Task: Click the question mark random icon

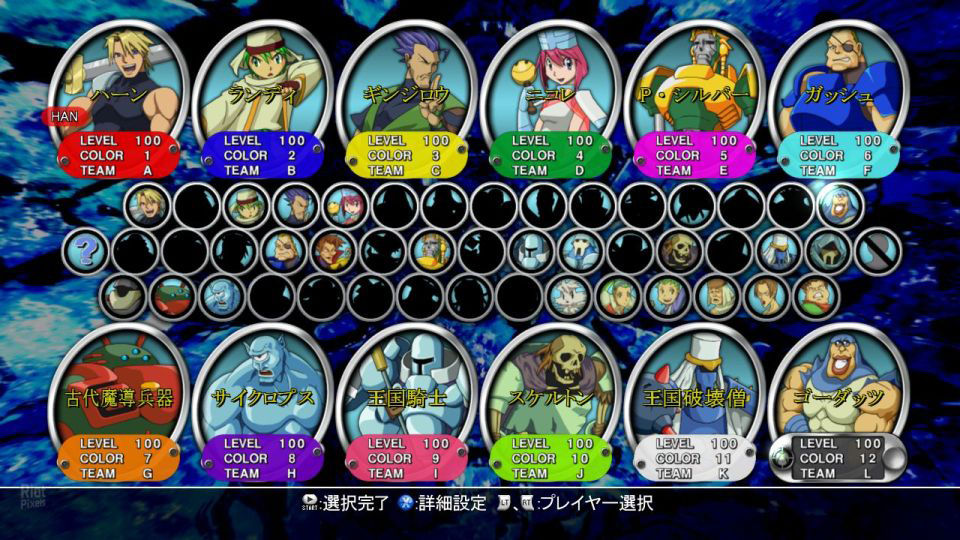Action: 86,251
